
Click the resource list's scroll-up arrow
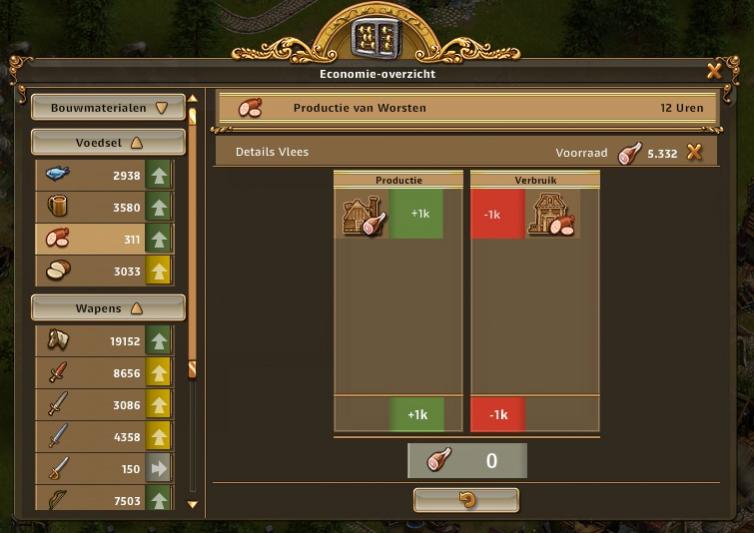point(193,100)
